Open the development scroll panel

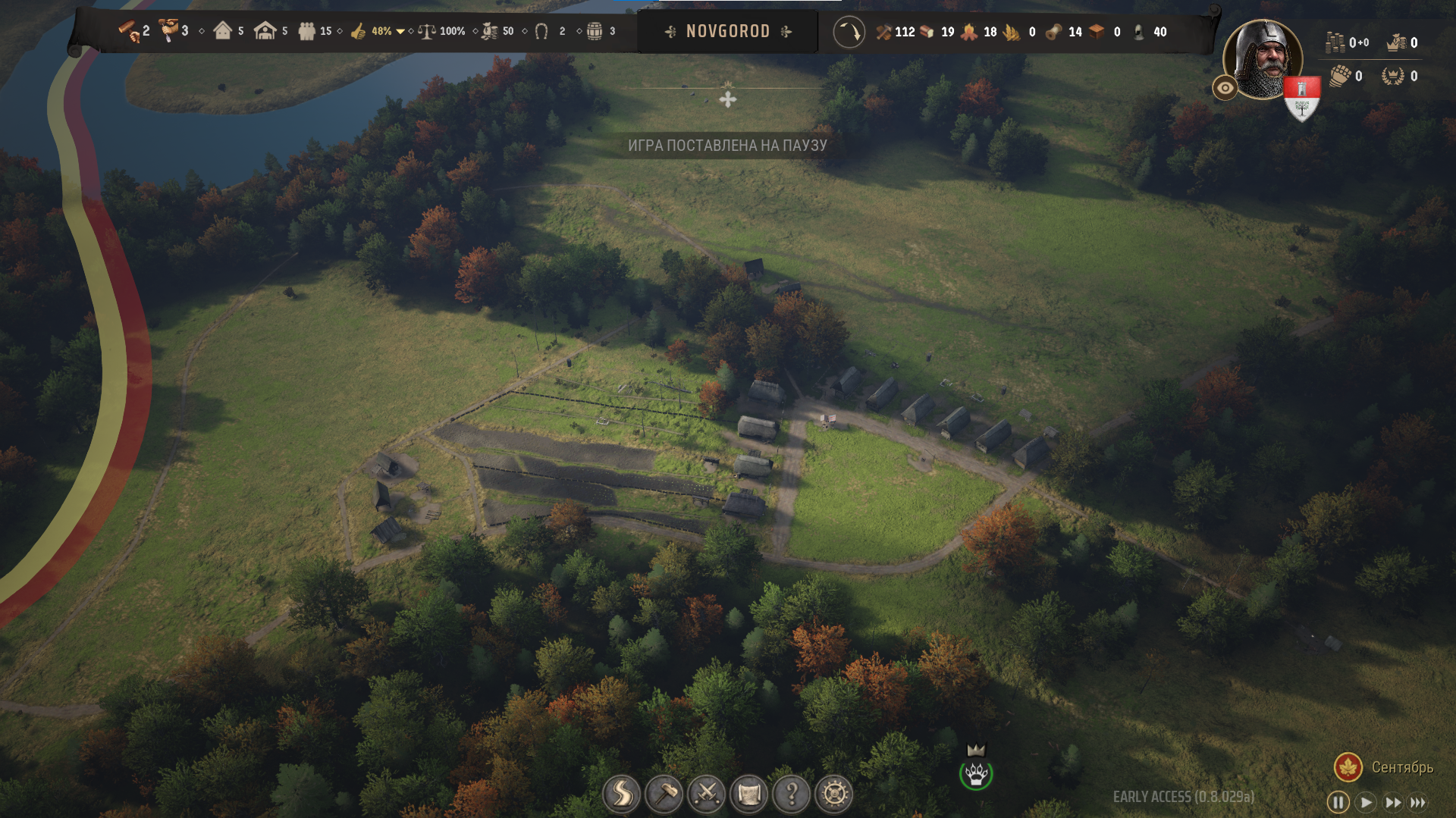748,794
